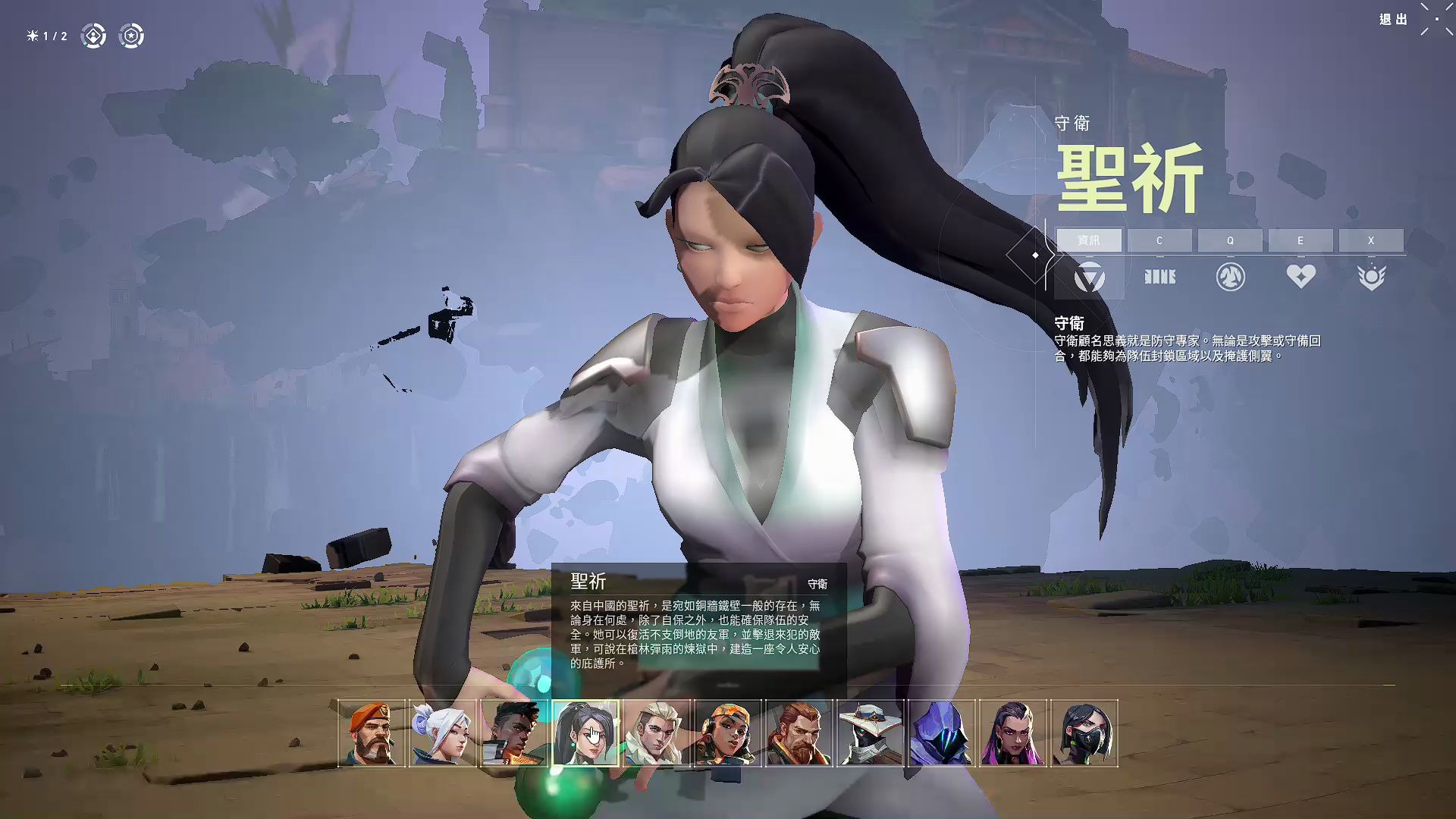Click the 退出 exit button

pyautogui.click(x=1395, y=20)
